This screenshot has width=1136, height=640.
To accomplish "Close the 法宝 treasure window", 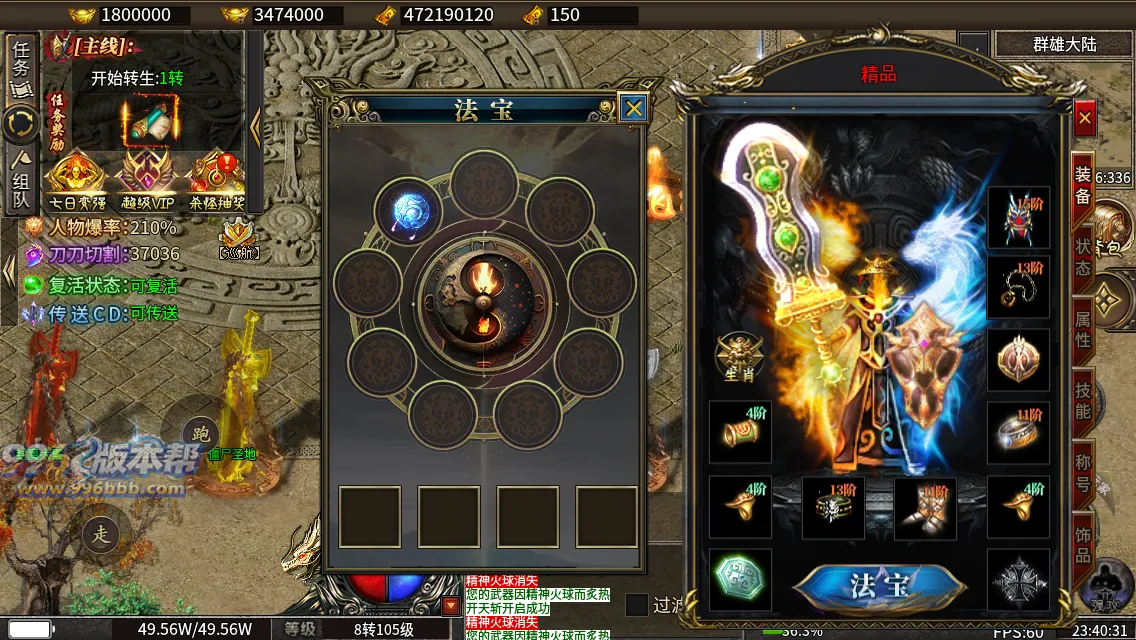I will click(633, 108).
